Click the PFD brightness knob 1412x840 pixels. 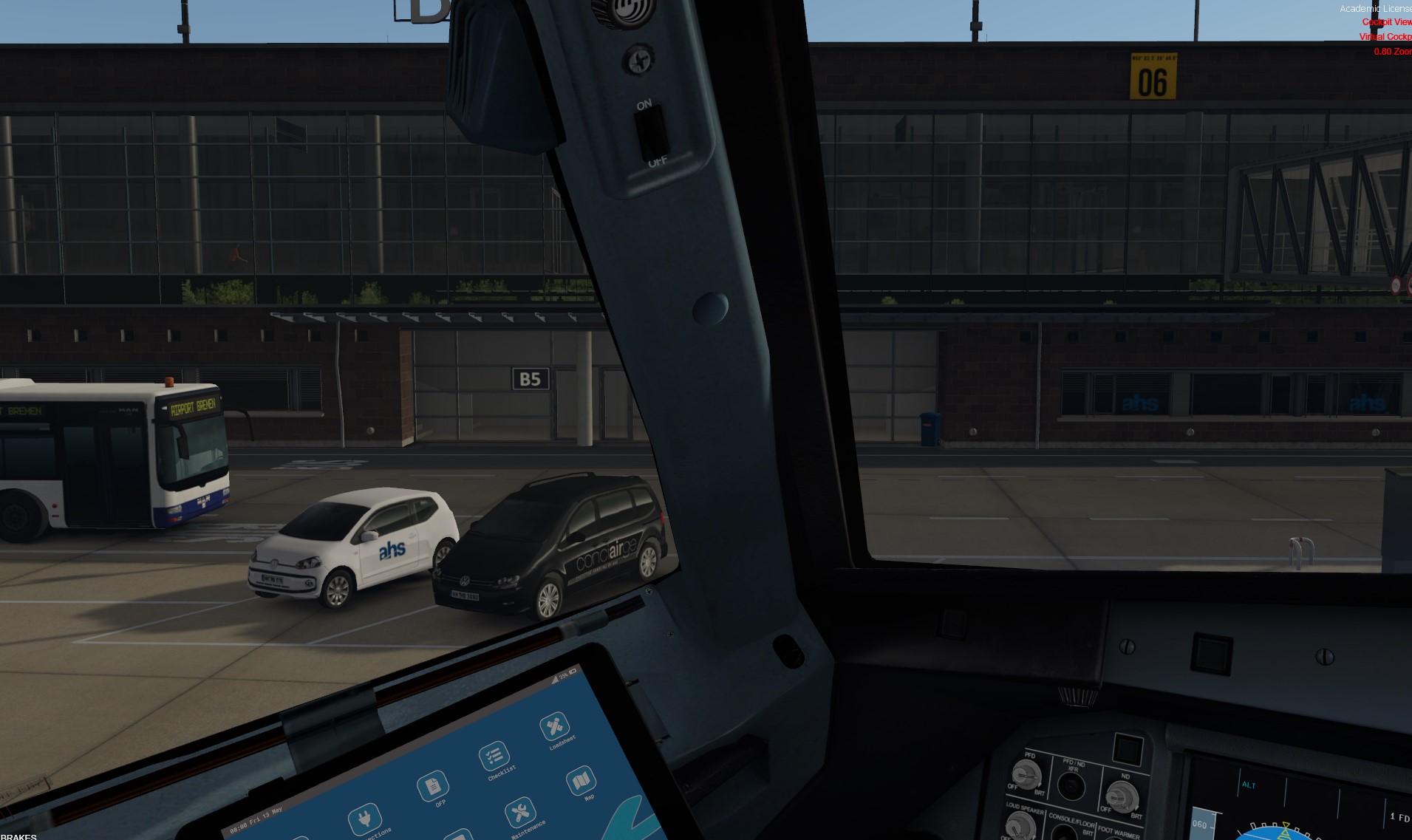pos(1026,774)
